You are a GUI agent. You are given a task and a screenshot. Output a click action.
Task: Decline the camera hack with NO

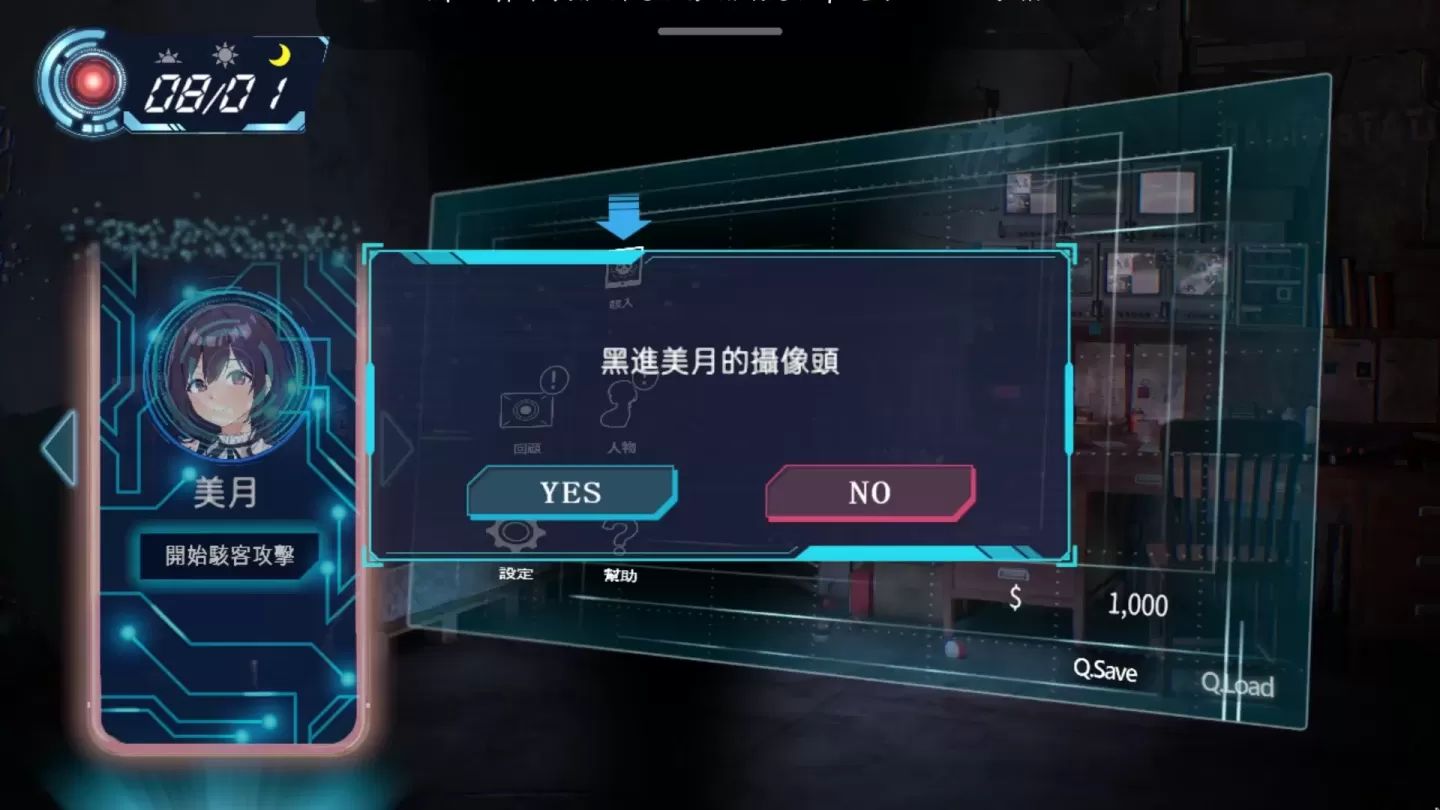[x=868, y=492]
